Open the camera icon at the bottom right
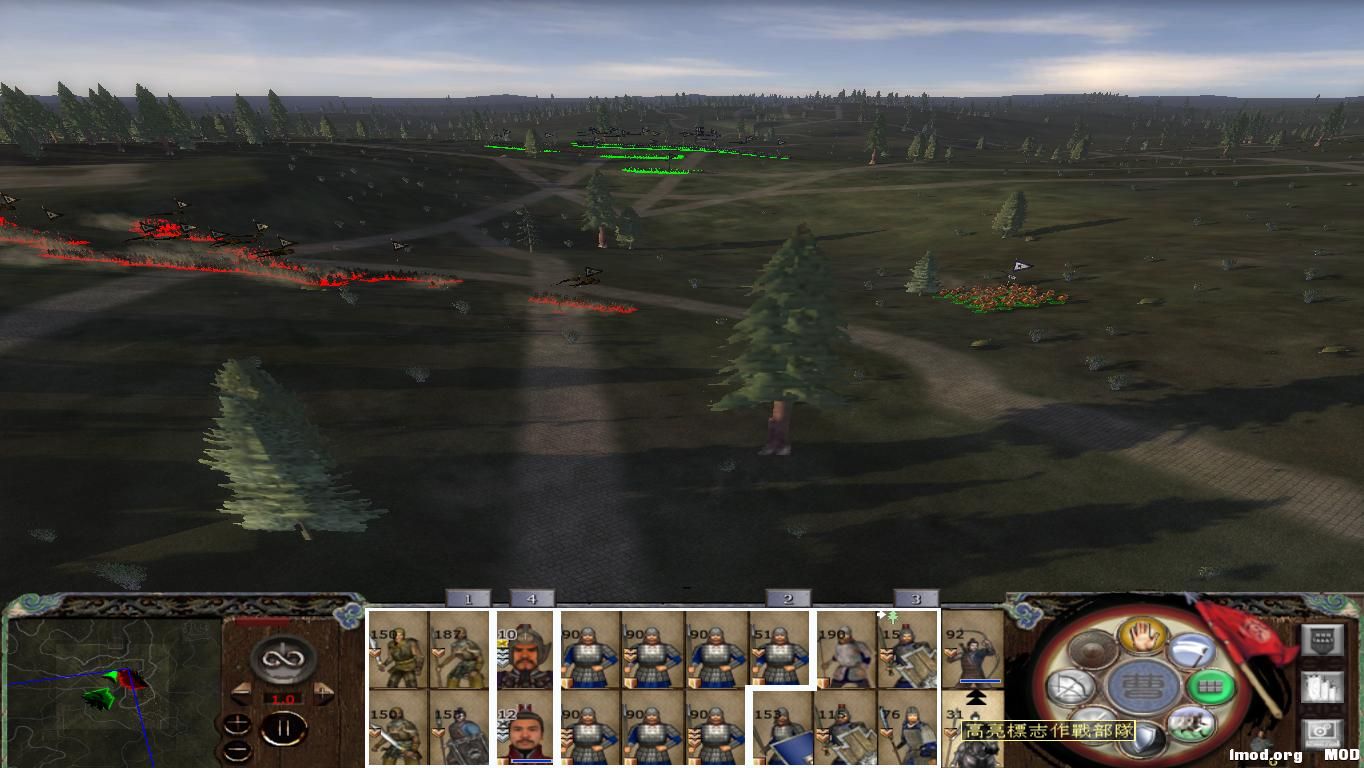1364x768 pixels. click(1321, 731)
